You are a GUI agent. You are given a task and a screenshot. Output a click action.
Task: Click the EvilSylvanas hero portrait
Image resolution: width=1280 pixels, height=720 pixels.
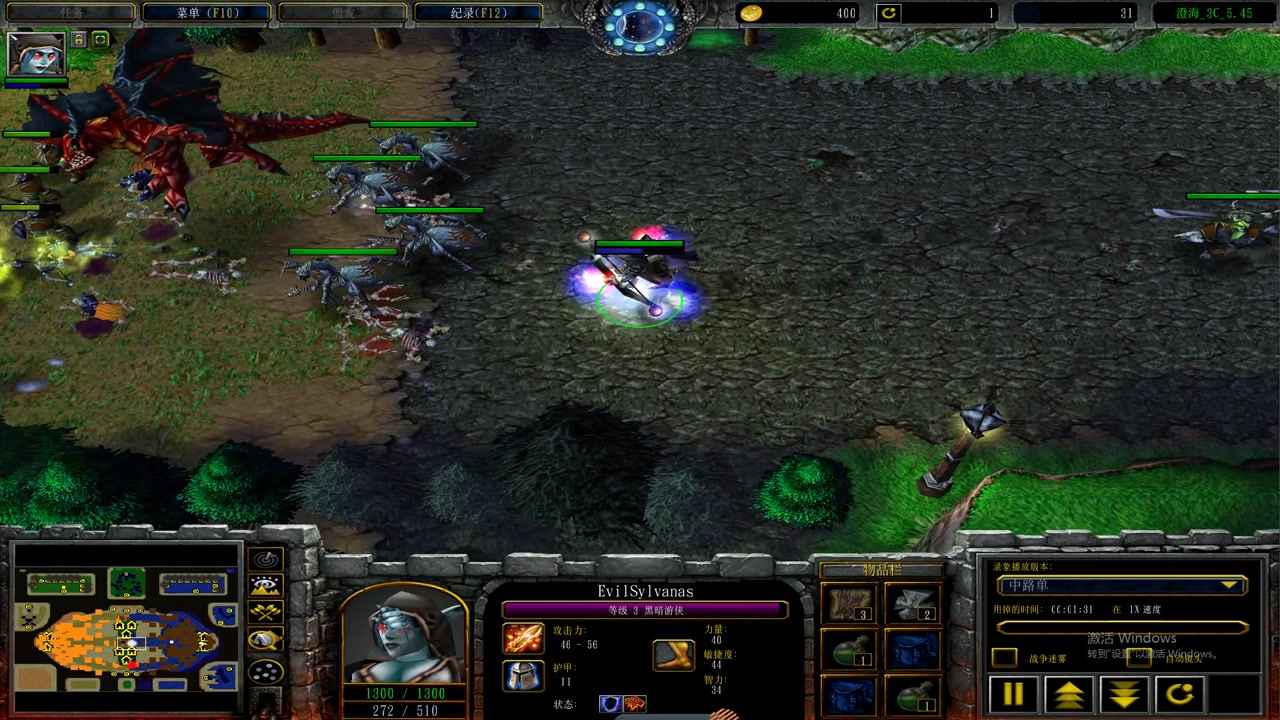[404, 634]
